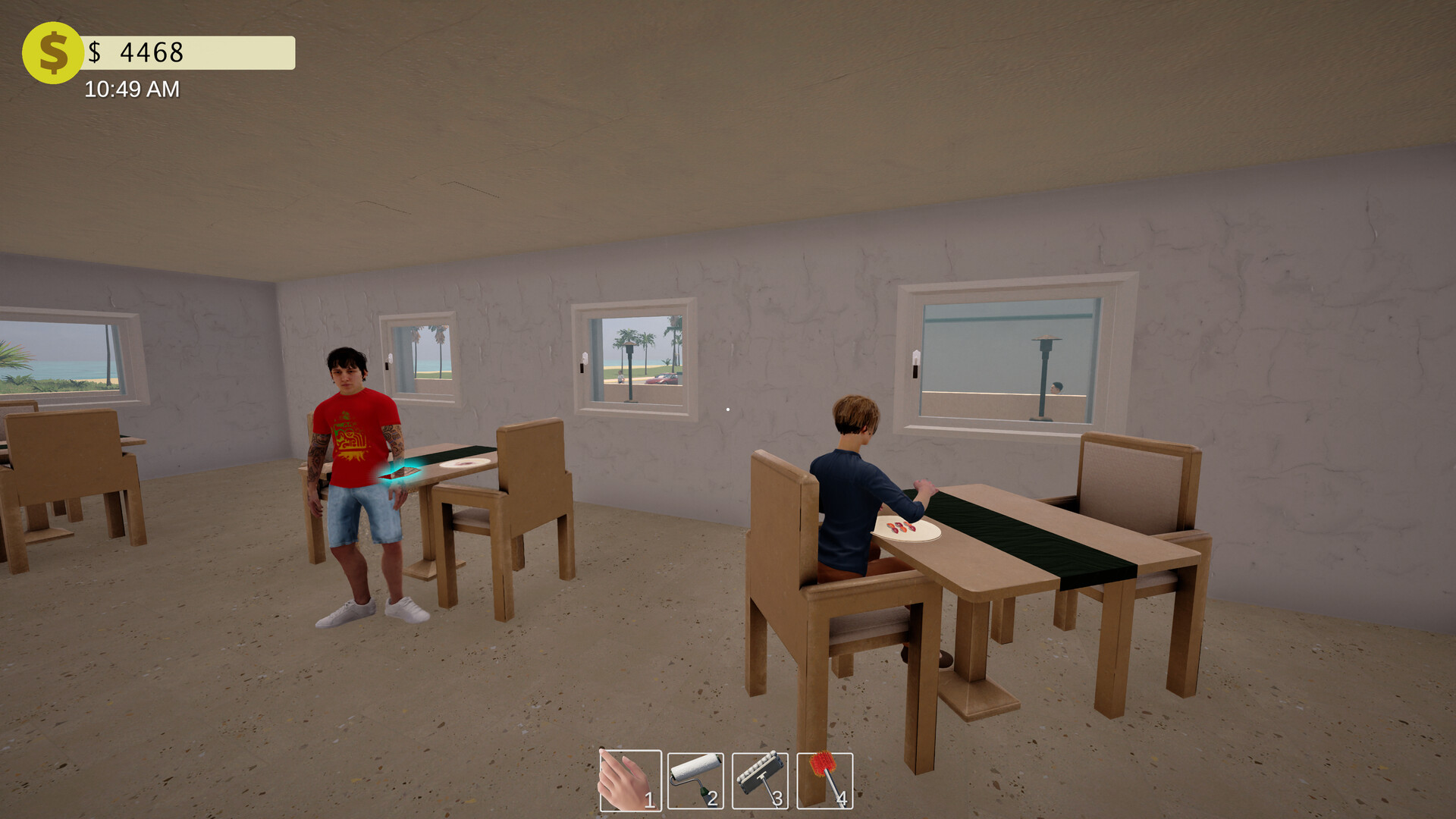The height and width of the screenshot is (819, 1456).
Task: Click the crosshair dot at screen center
Action: coord(728,409)
